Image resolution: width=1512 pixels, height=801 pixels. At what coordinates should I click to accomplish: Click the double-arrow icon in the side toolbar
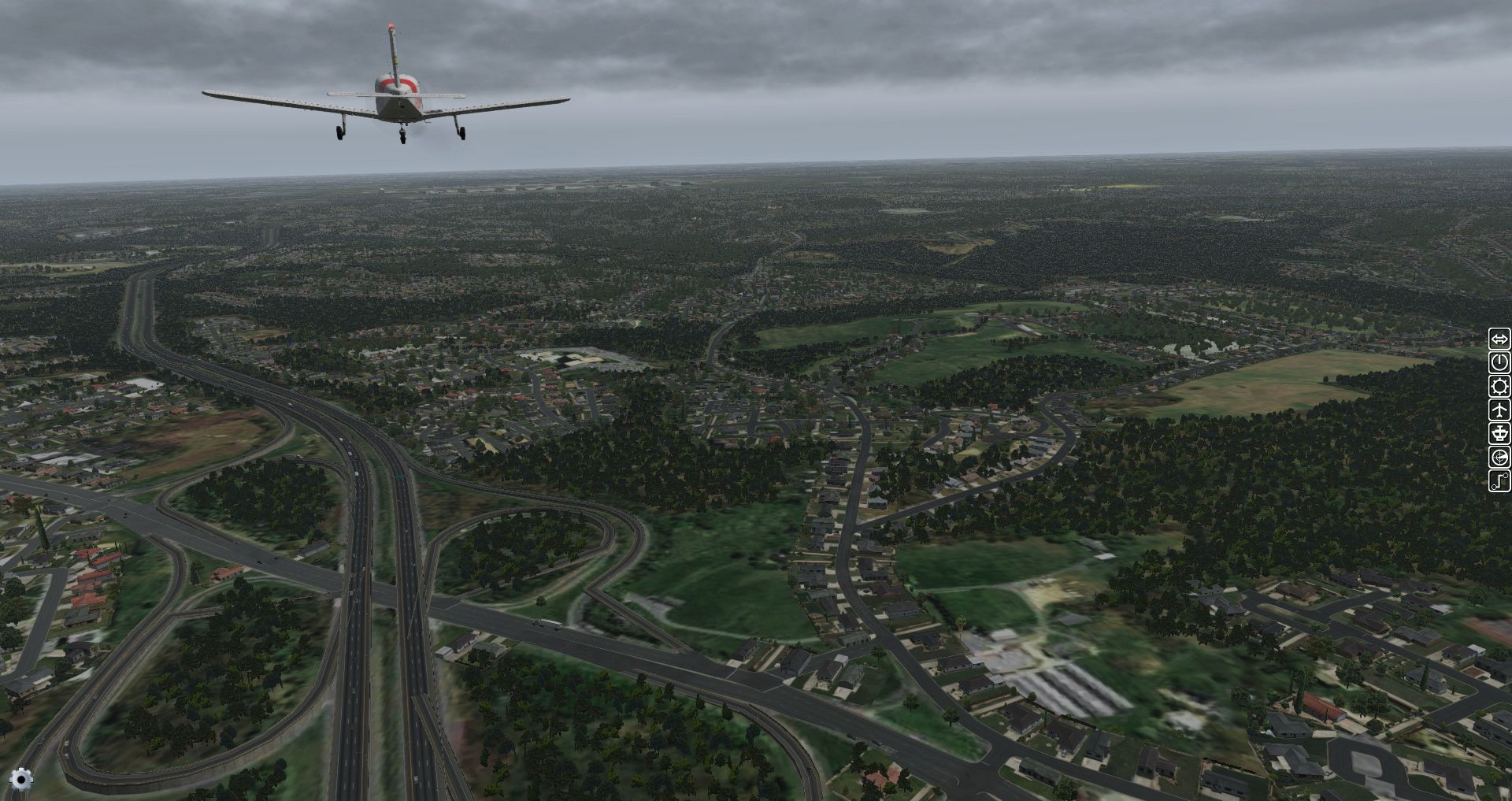pos(1499,339)
